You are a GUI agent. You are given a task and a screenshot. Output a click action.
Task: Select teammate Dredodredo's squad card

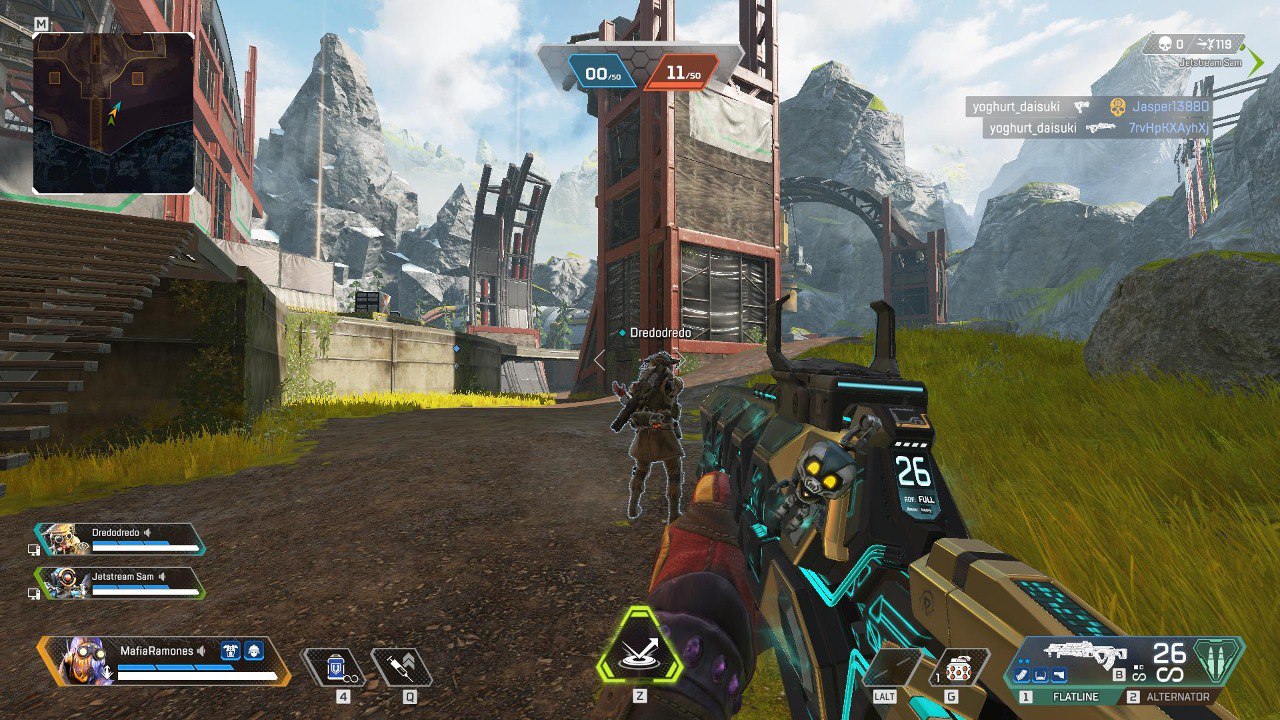pos(120,540)
